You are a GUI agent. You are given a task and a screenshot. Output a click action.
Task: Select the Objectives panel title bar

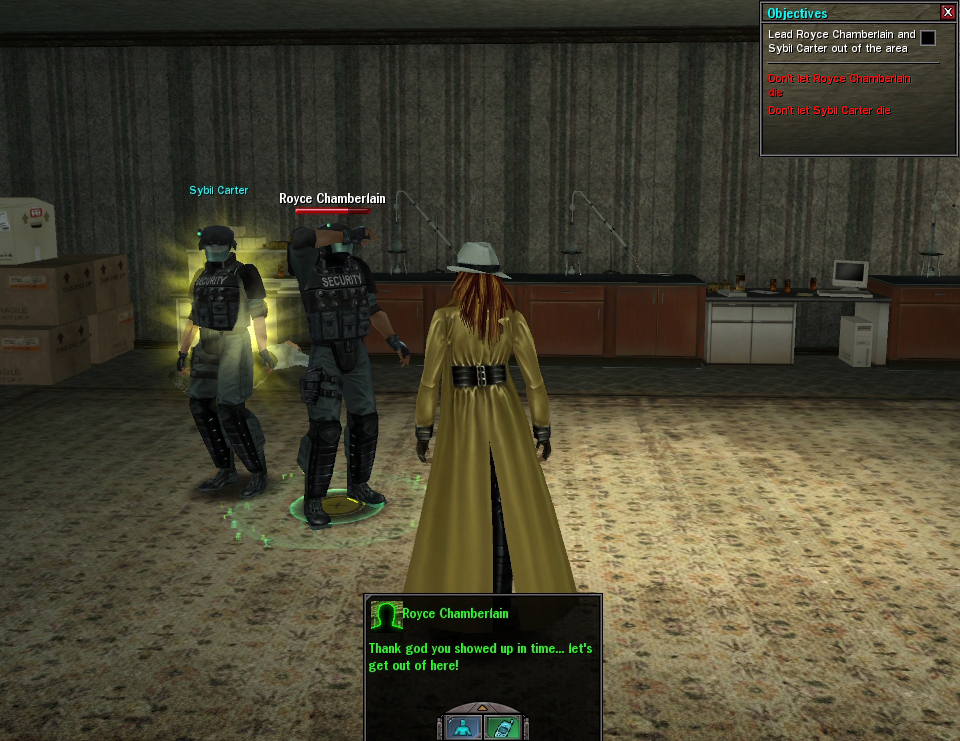pyautogui.click(x=850, y=12)
